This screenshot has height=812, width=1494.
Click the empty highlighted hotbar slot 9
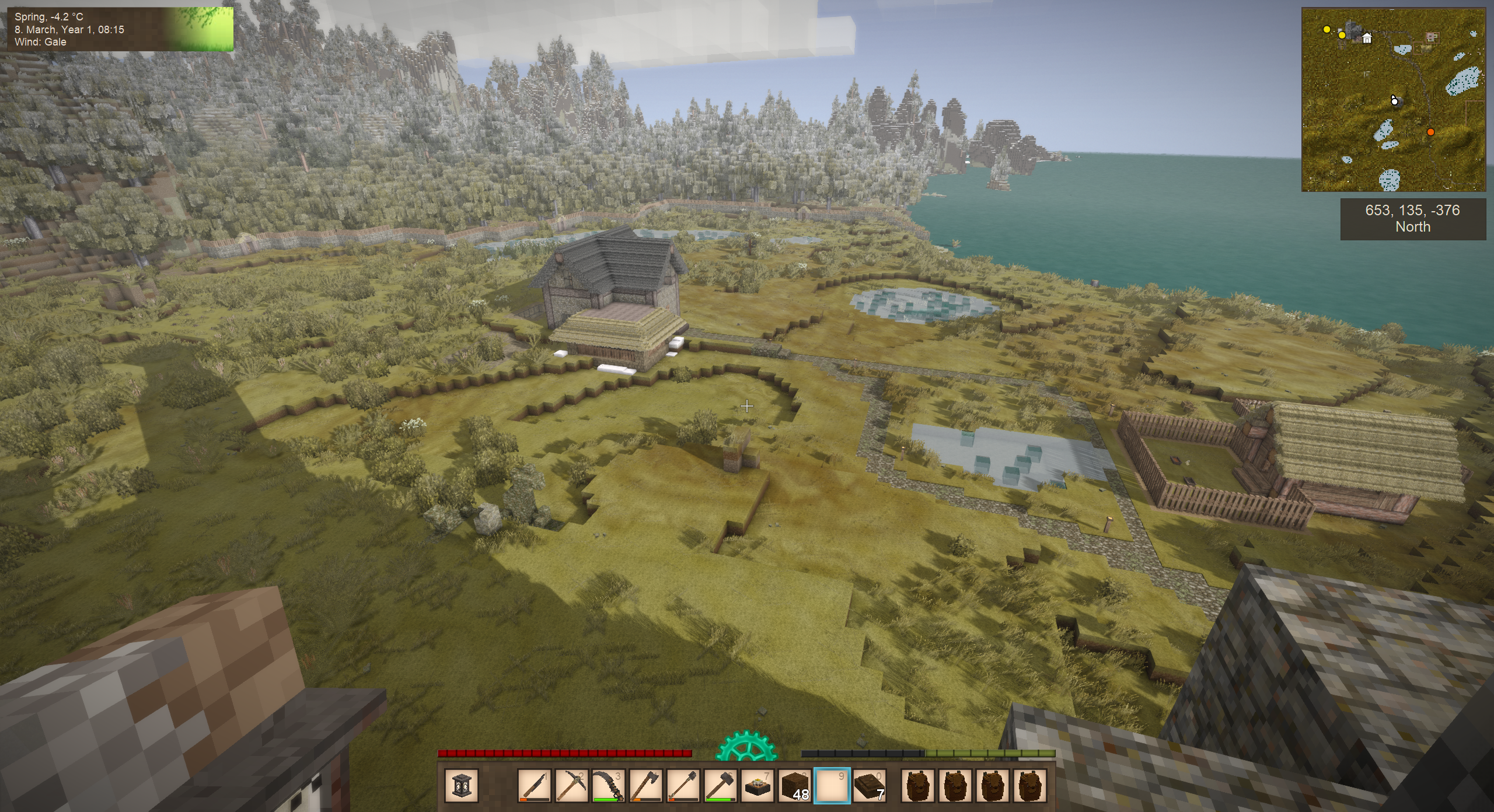pyautogui.click(x=832, y=785)
